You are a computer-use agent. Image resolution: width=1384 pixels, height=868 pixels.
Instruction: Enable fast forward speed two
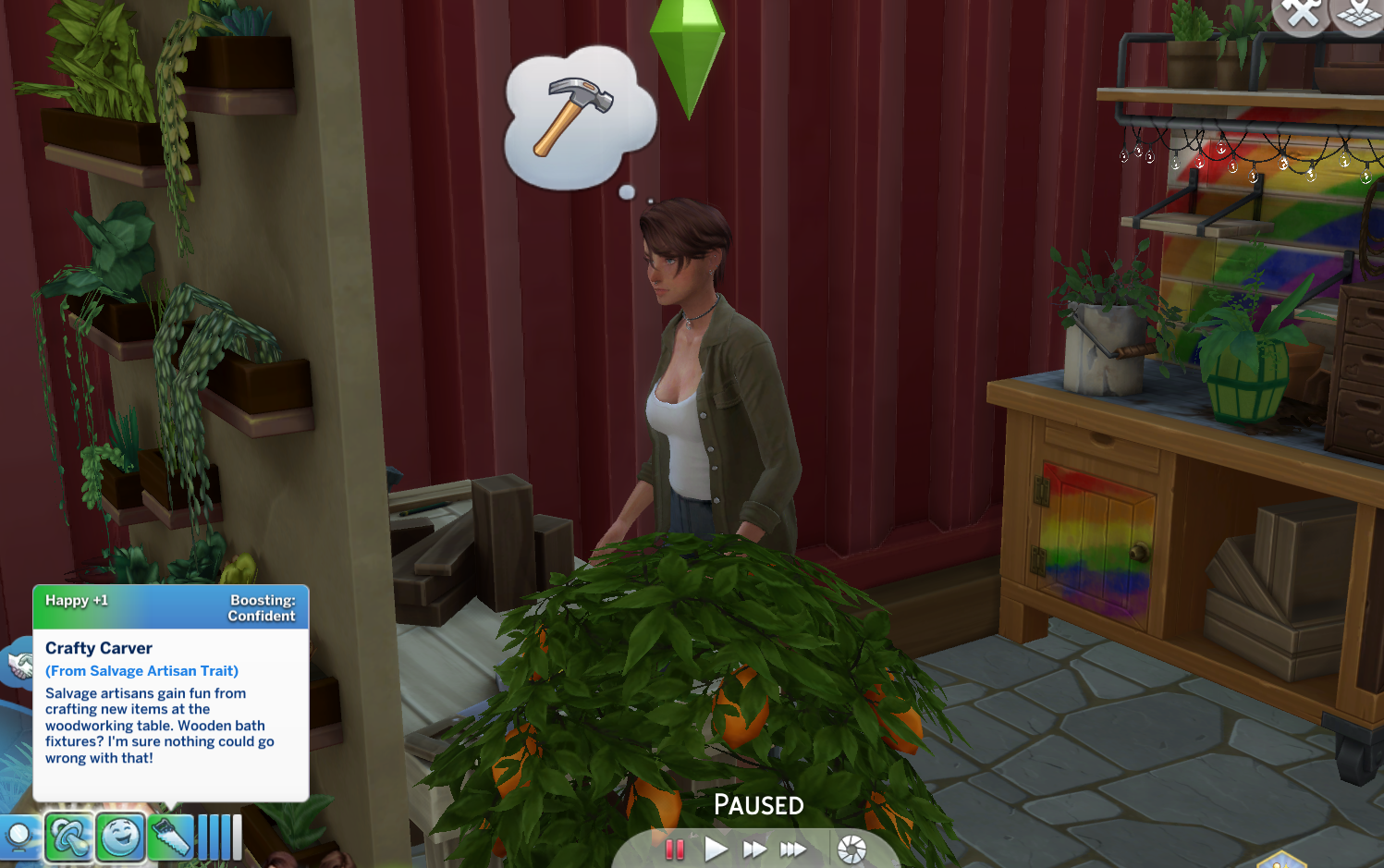(x=754, y=848)
